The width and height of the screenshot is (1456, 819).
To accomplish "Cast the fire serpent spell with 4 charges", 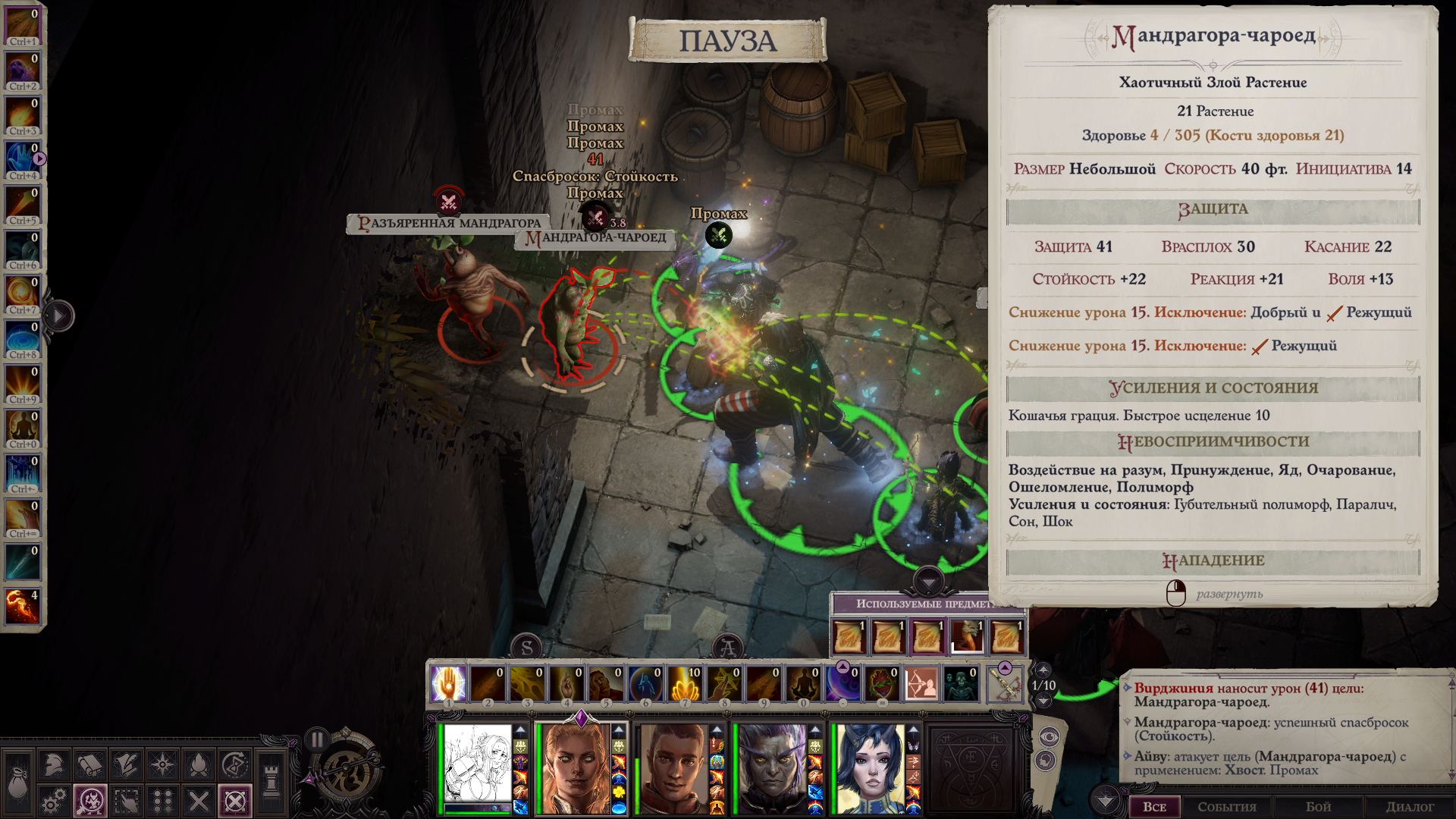I will [22, 606].
